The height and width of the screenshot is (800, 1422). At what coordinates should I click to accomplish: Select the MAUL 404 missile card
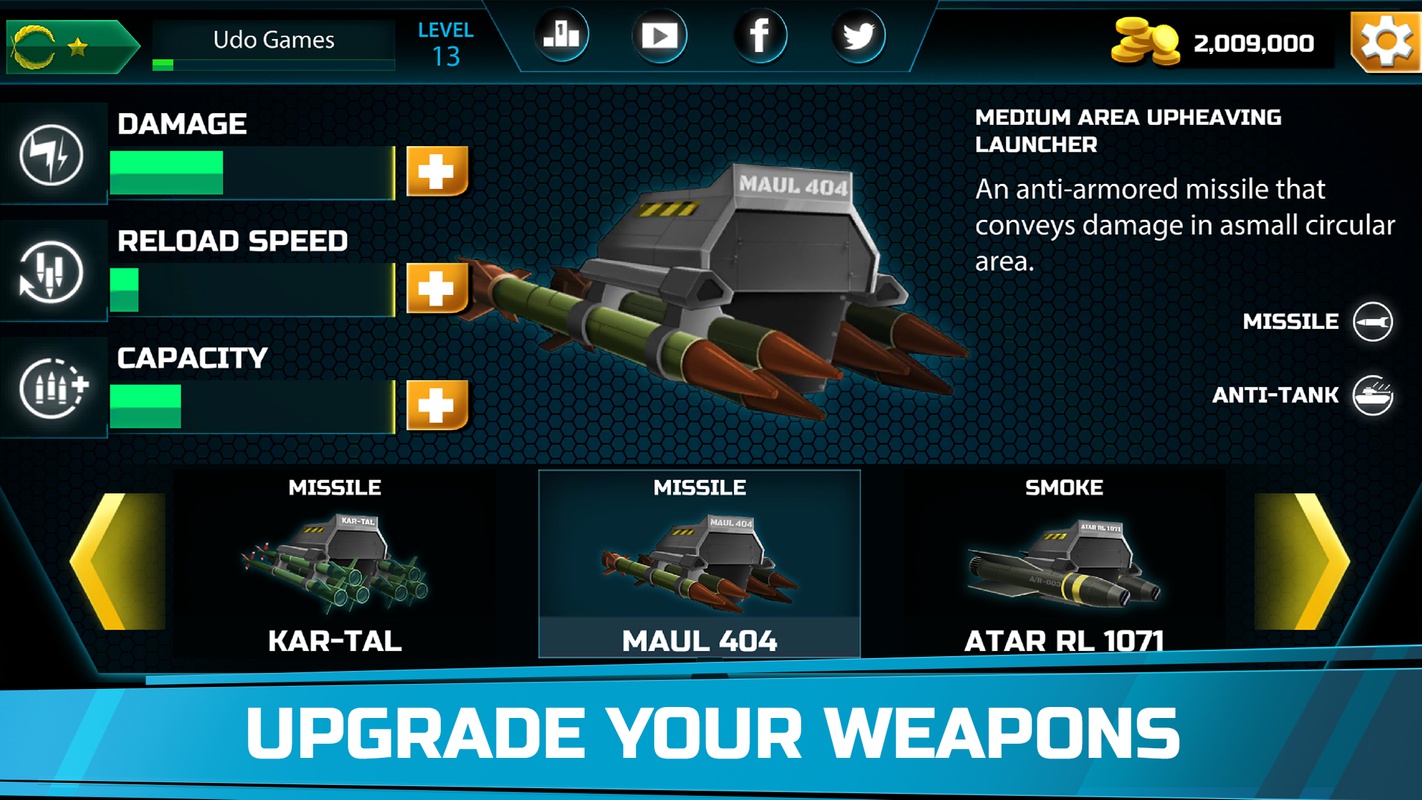(699, 565)
